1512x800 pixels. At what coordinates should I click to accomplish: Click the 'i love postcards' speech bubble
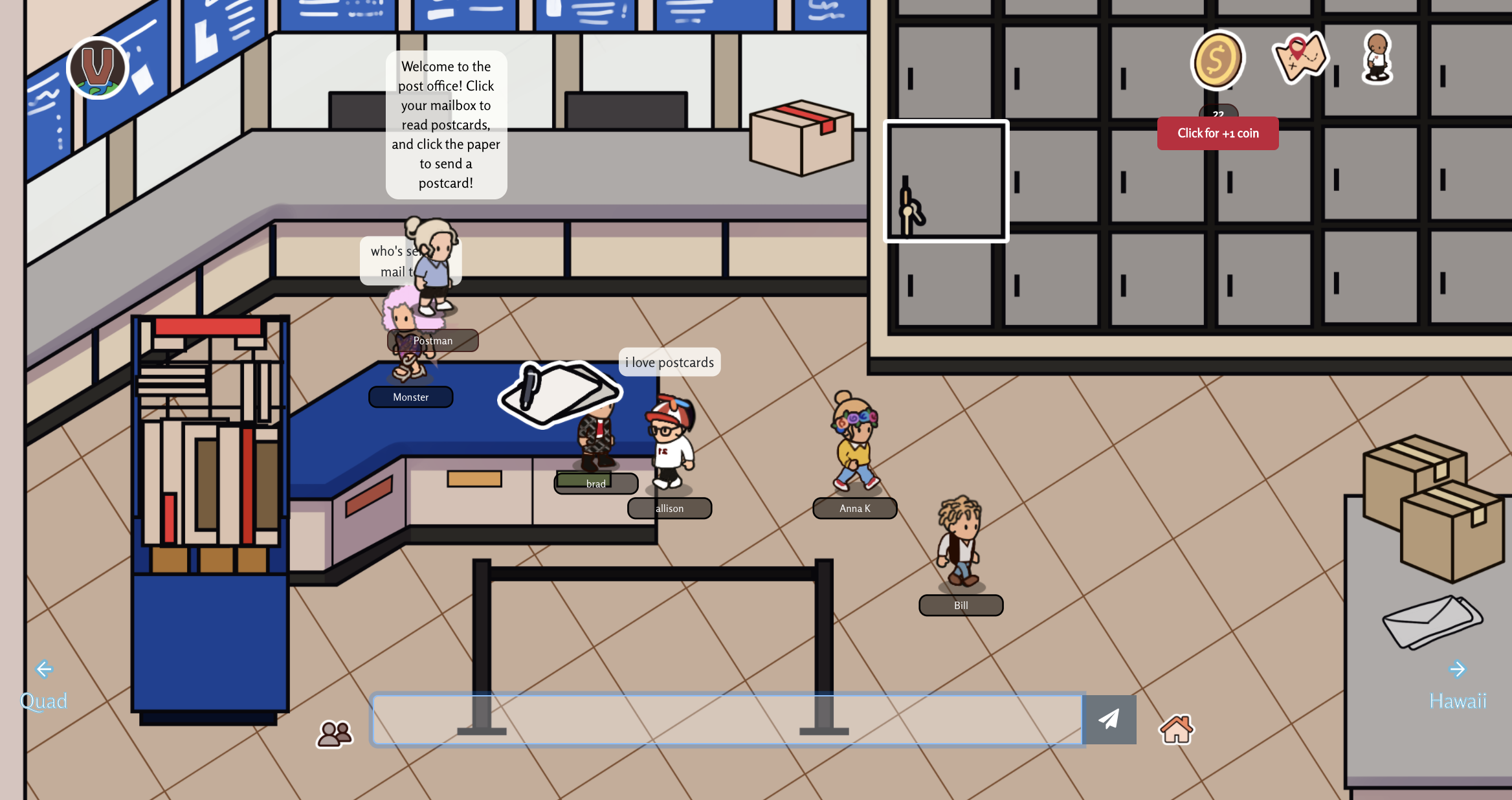point(669,362)
